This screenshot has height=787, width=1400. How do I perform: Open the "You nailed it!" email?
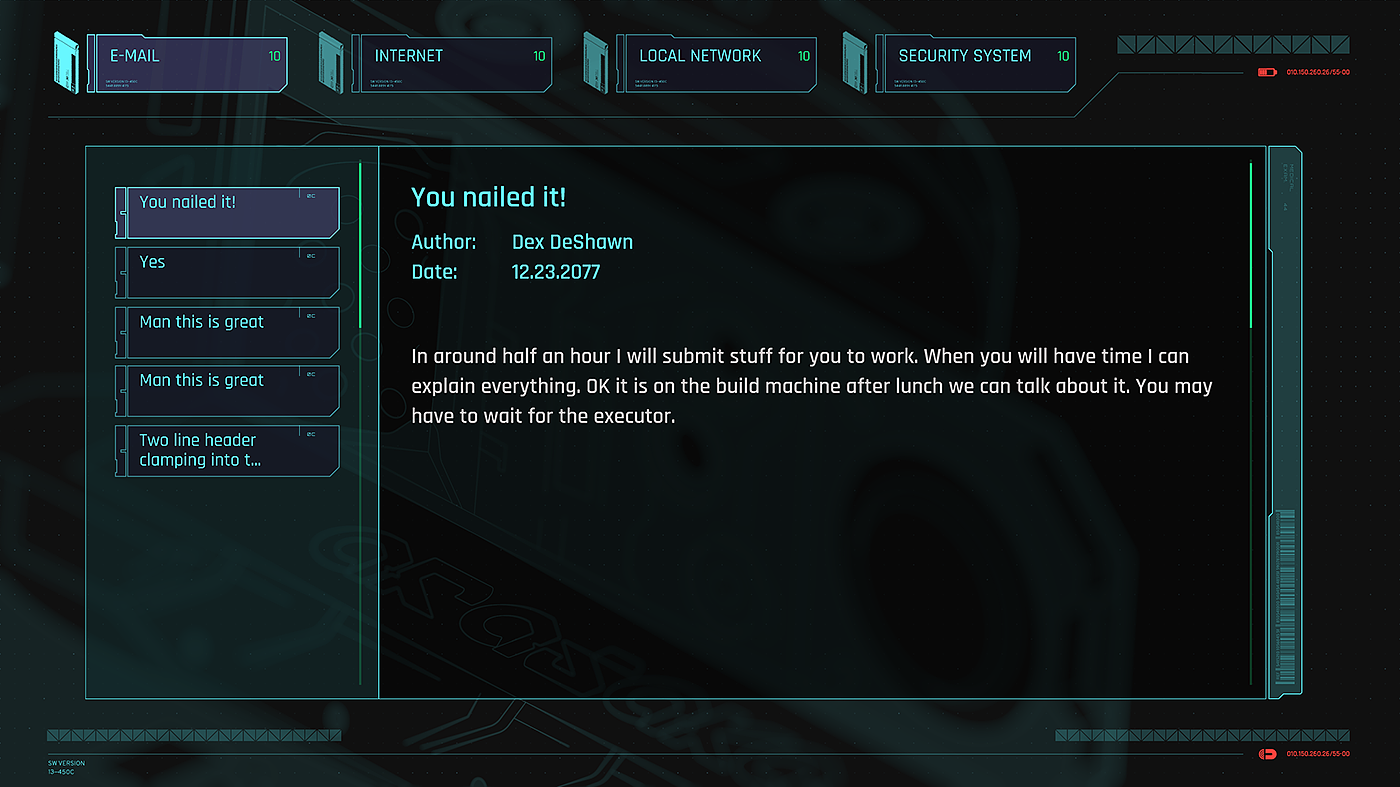tap(229, 212)
